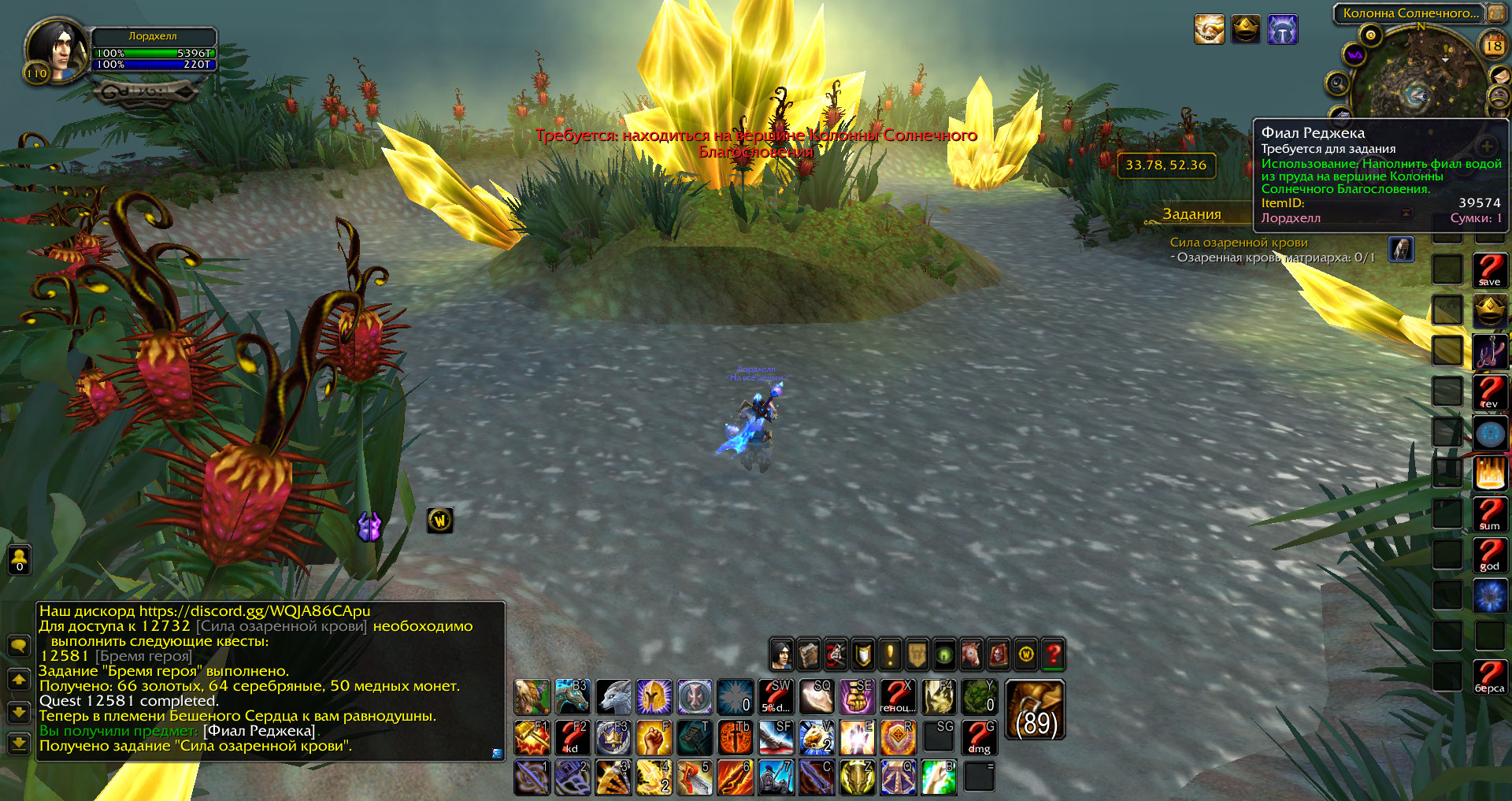This screenshot has height=801, width=1512.
Task: Click the handshake buff icon
Action: (x=1209, y=30)
